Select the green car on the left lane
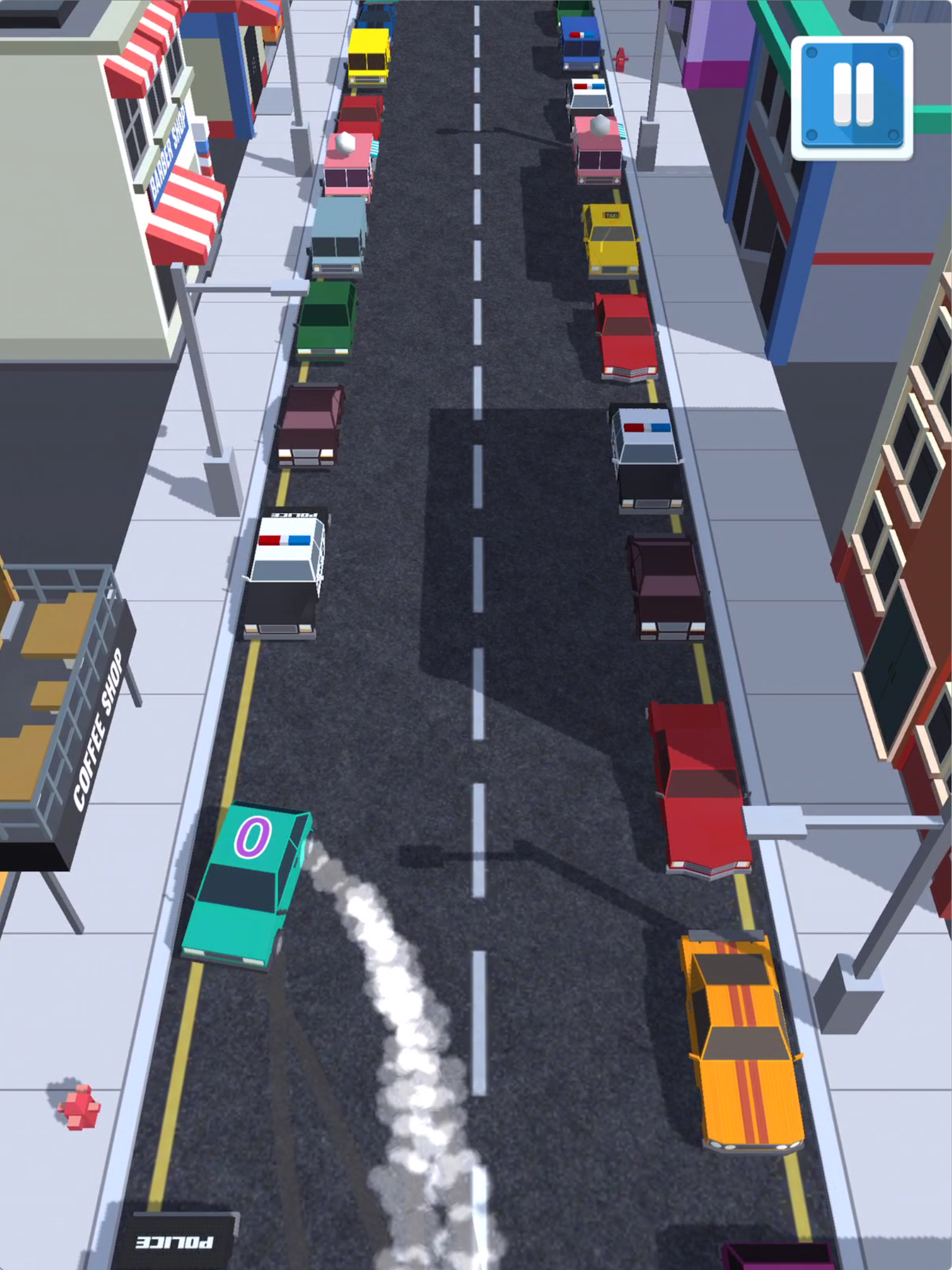Image resolution: width=952 pixels, height=1270 pixels. tap(325, 322)
